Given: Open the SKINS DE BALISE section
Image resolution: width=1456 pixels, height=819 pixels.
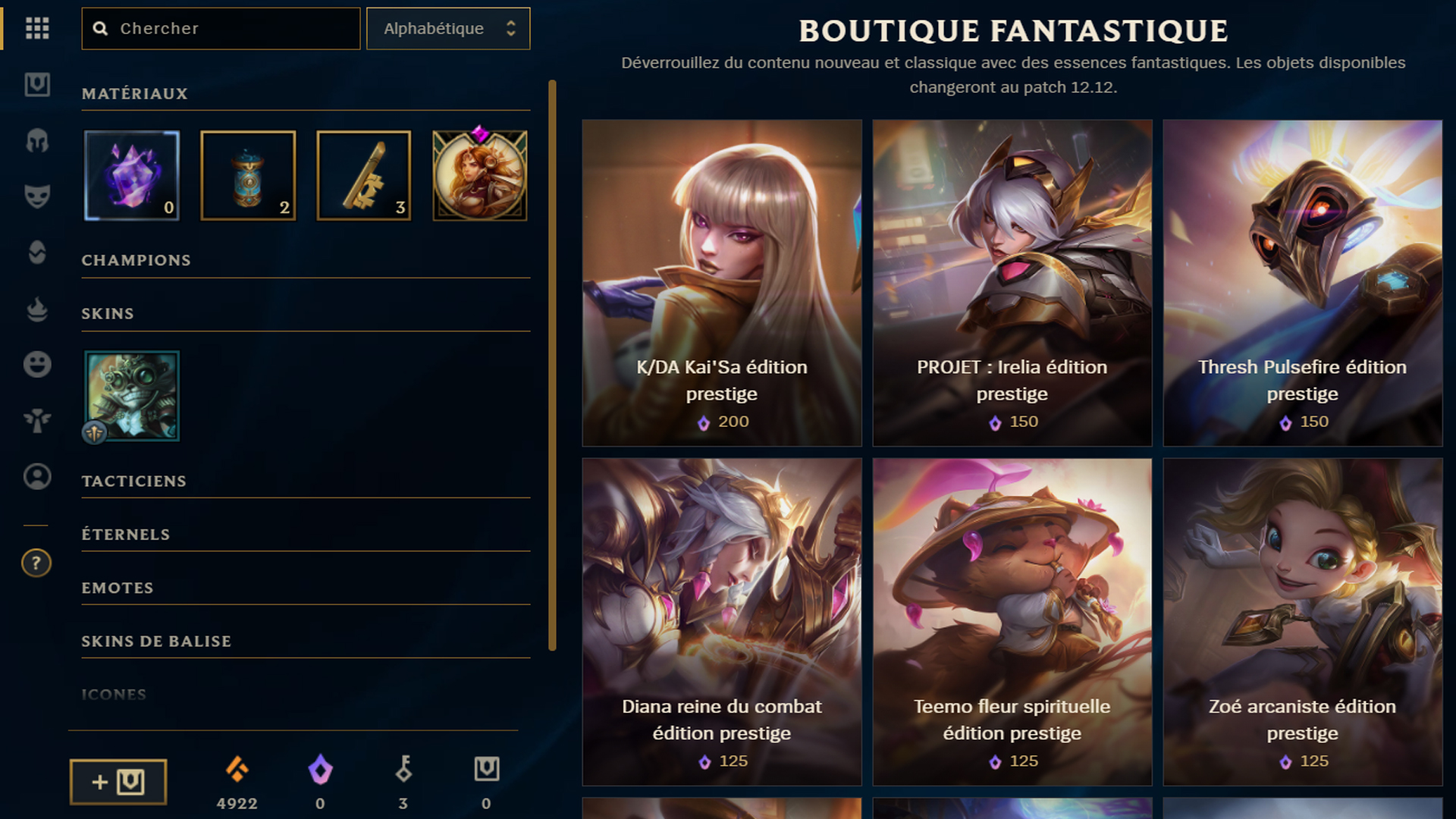Looking at the screenshot, I should click(x=156, y=641).
